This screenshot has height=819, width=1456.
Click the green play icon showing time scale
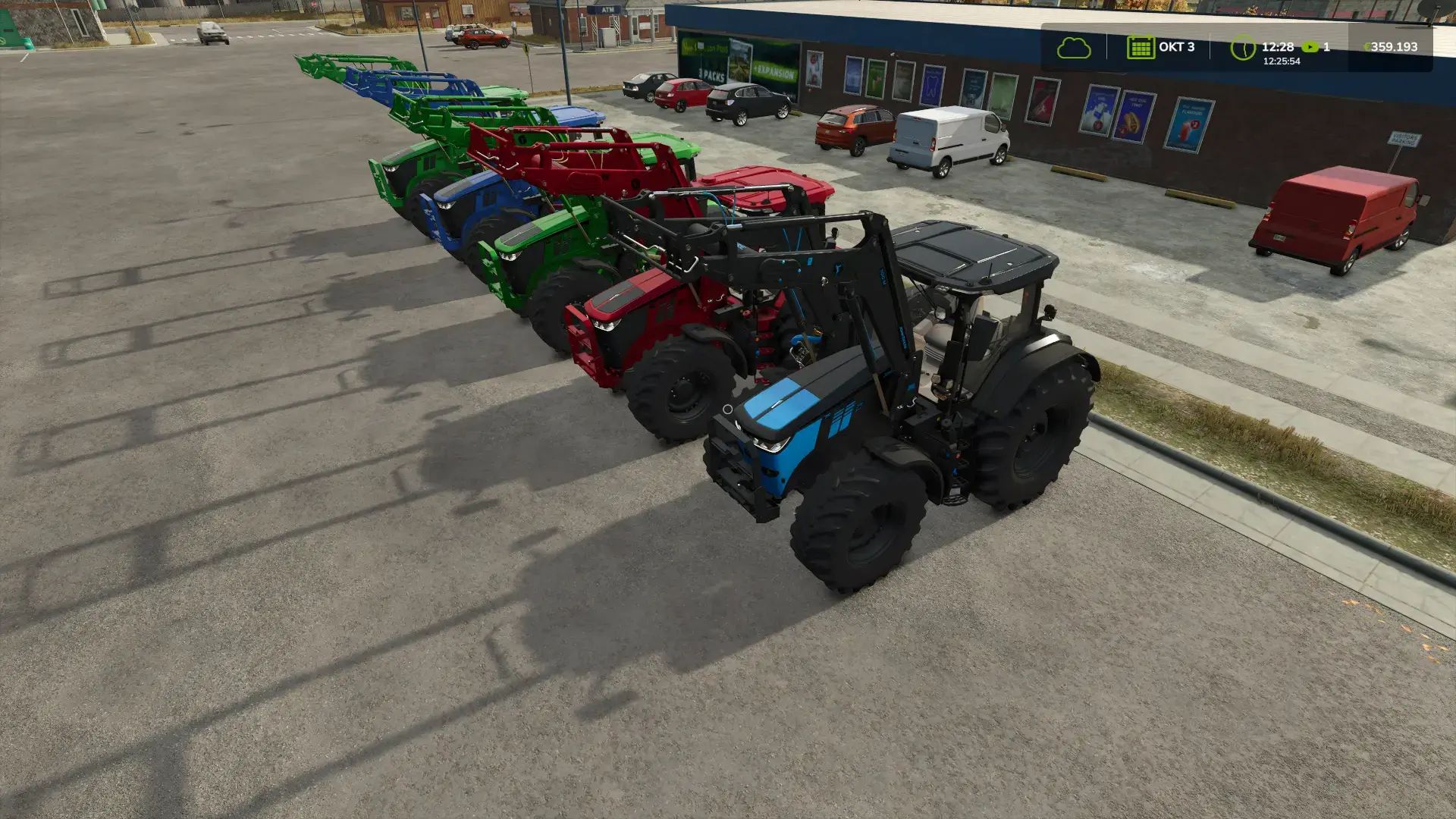pos(1310,46)
